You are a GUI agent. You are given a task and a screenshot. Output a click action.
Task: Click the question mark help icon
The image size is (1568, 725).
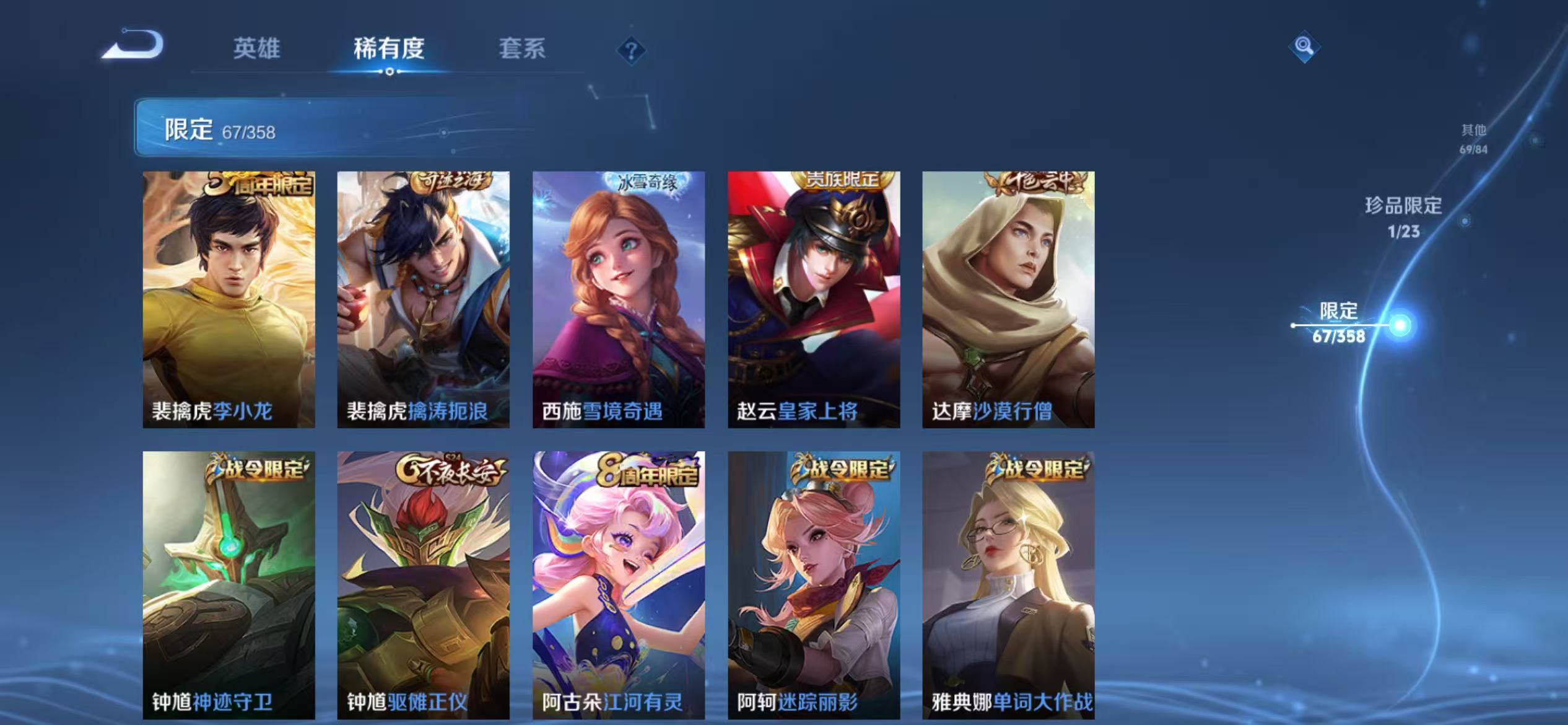coord(632,50)
